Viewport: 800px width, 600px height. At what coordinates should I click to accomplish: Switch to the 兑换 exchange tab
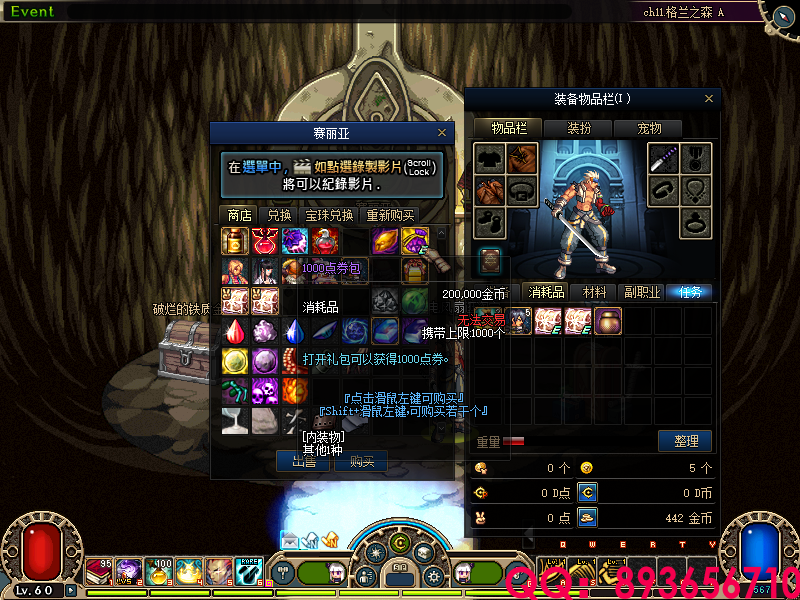click(279, 215)
